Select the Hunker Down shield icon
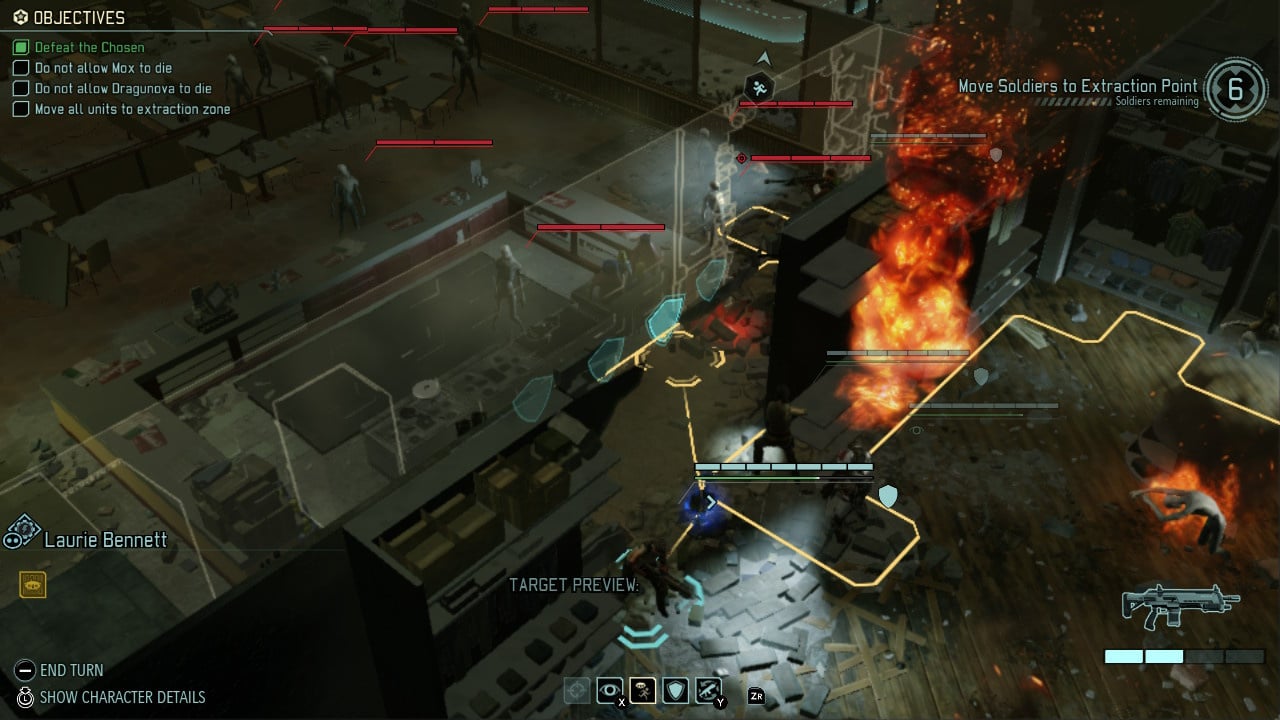1280x720 pixels. [x=676, y=690]
